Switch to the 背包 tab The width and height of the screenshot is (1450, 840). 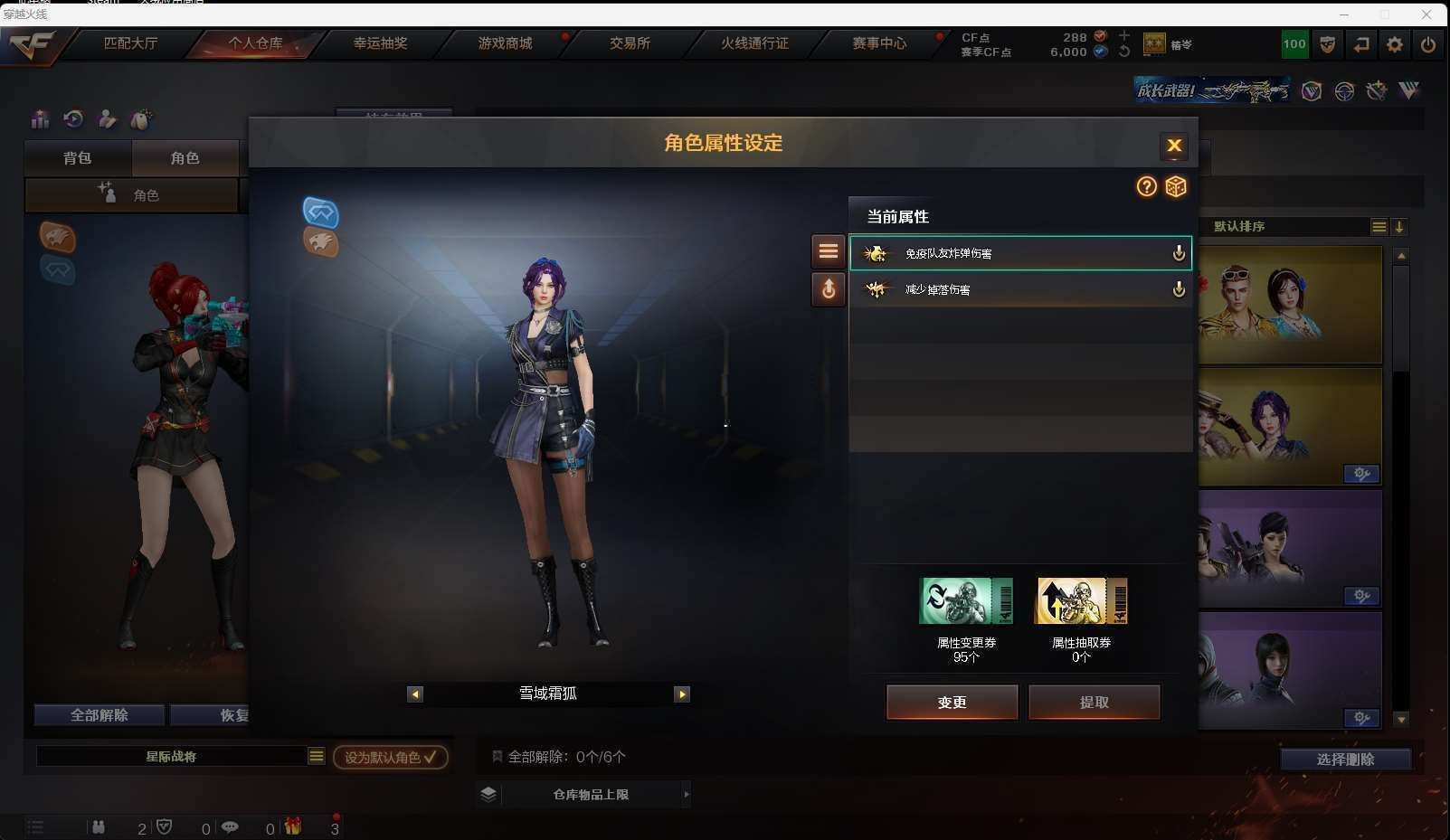(78, 158)
